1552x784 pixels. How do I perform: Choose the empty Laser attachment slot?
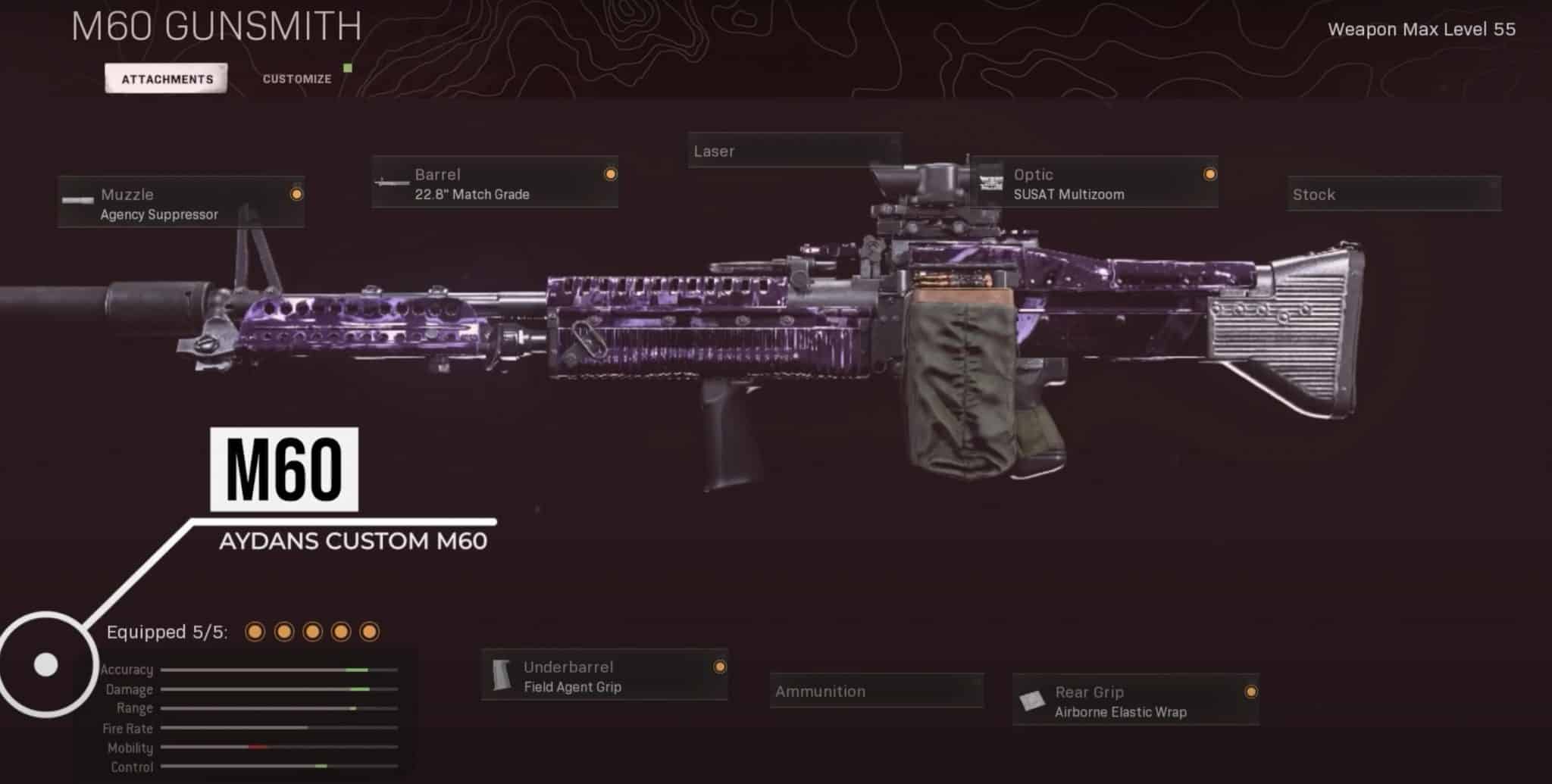coord(794,151)
